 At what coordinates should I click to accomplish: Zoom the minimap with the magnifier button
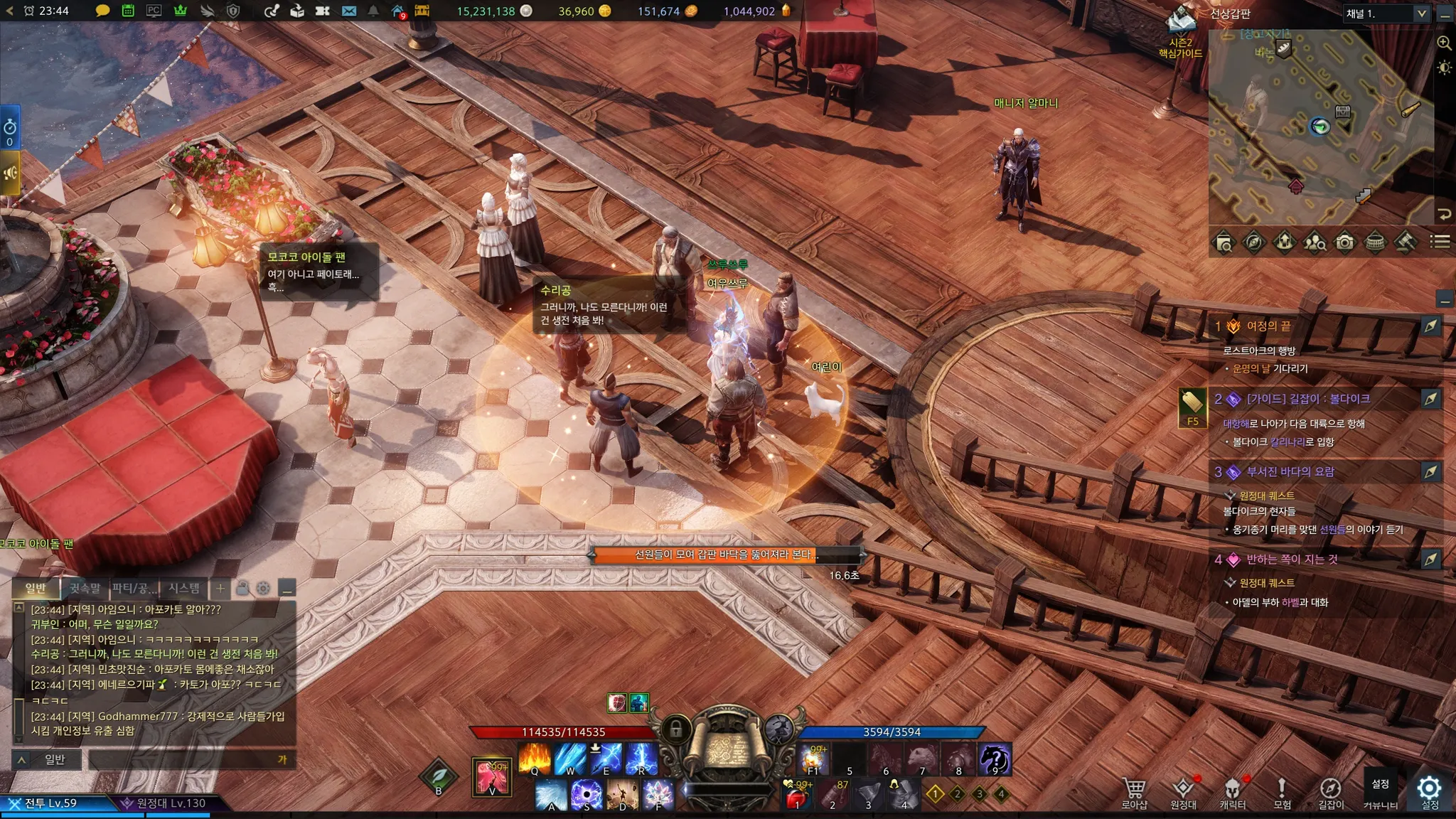pyautogui.click(x=1444, y=43)
